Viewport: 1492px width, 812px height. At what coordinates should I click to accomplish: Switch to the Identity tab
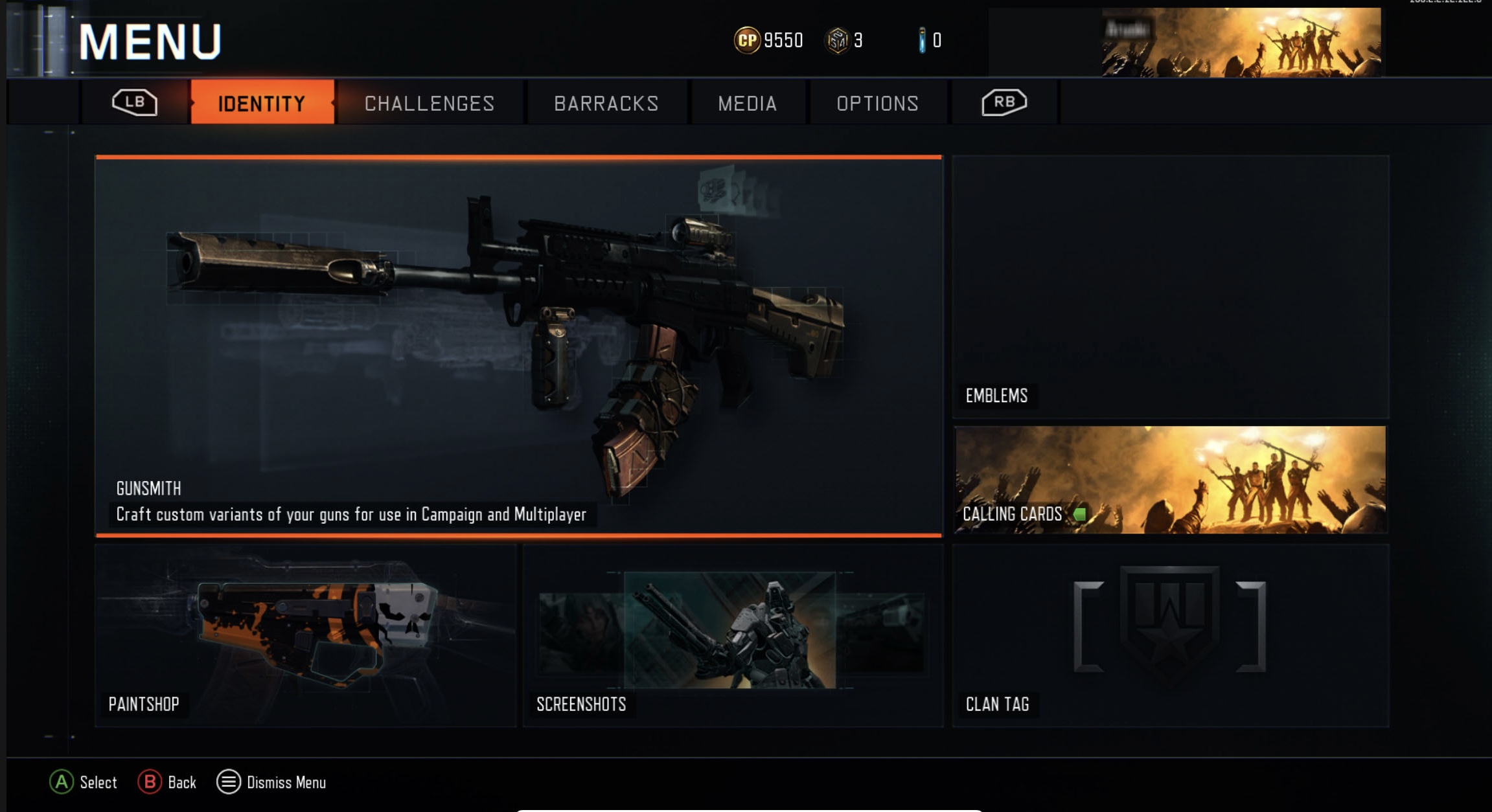pyautogui.click(x=262, y=103)
